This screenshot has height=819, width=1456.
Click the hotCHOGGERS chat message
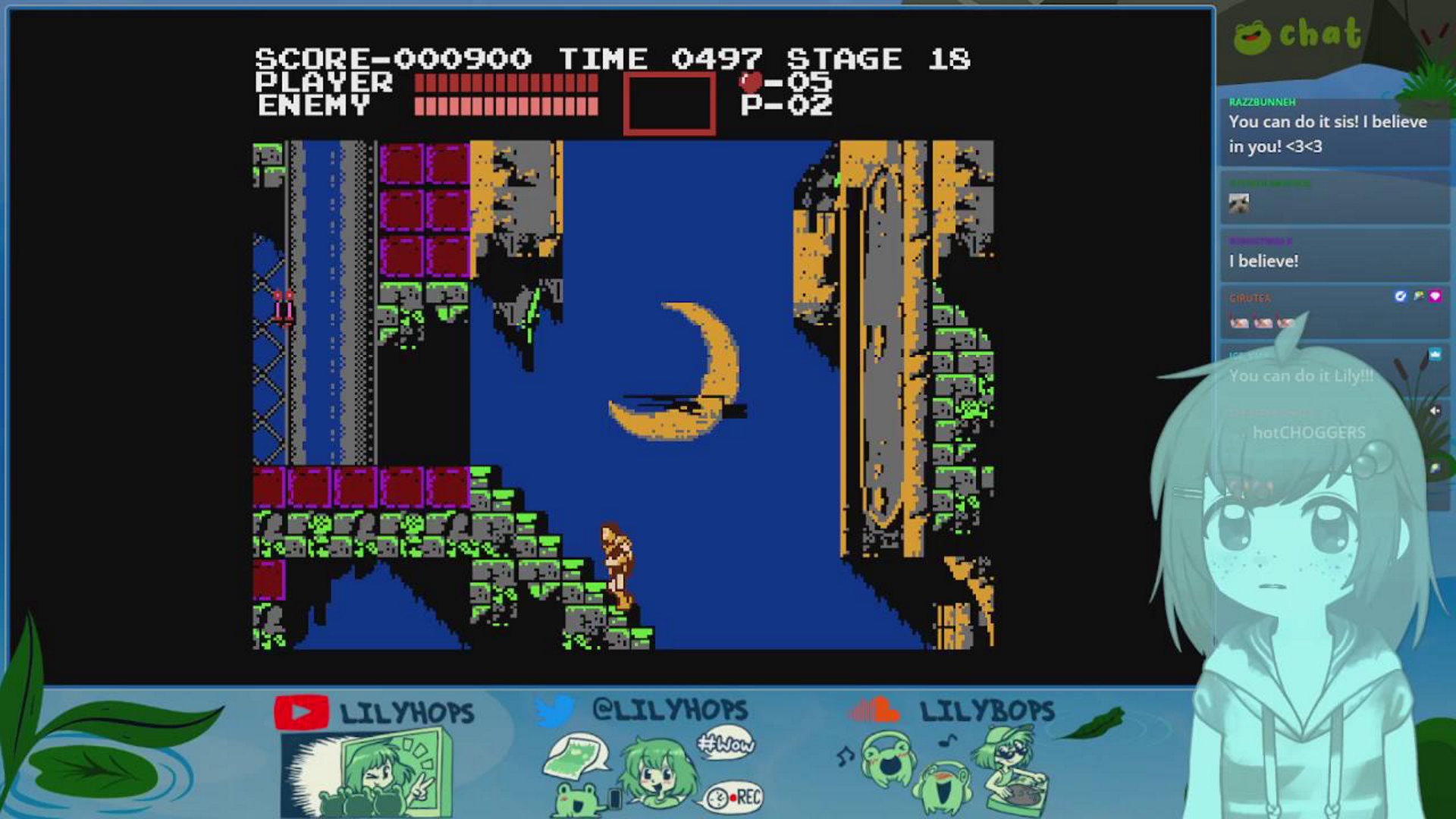1307,434
